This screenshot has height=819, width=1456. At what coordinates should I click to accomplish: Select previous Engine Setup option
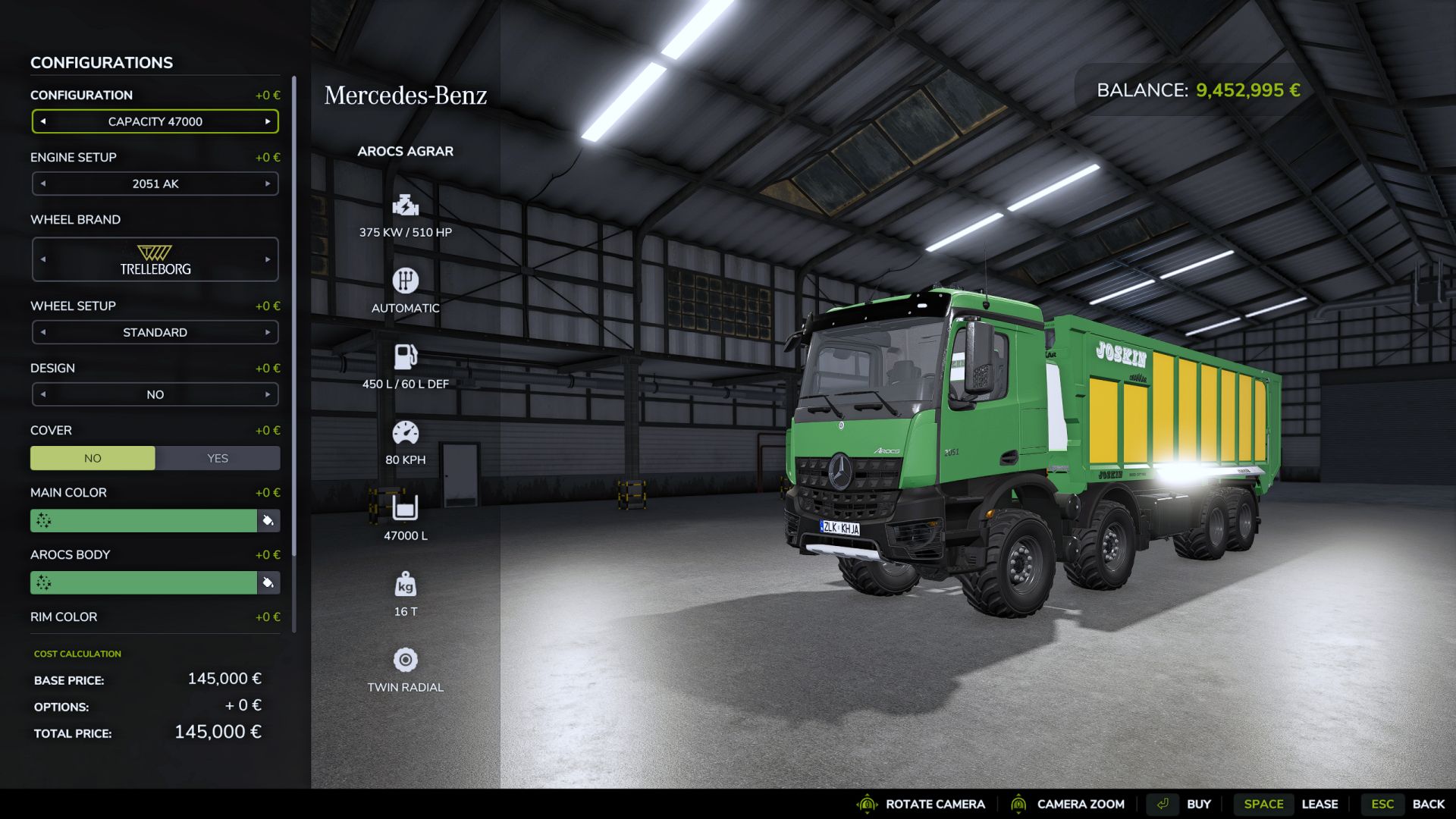point(43,183)
